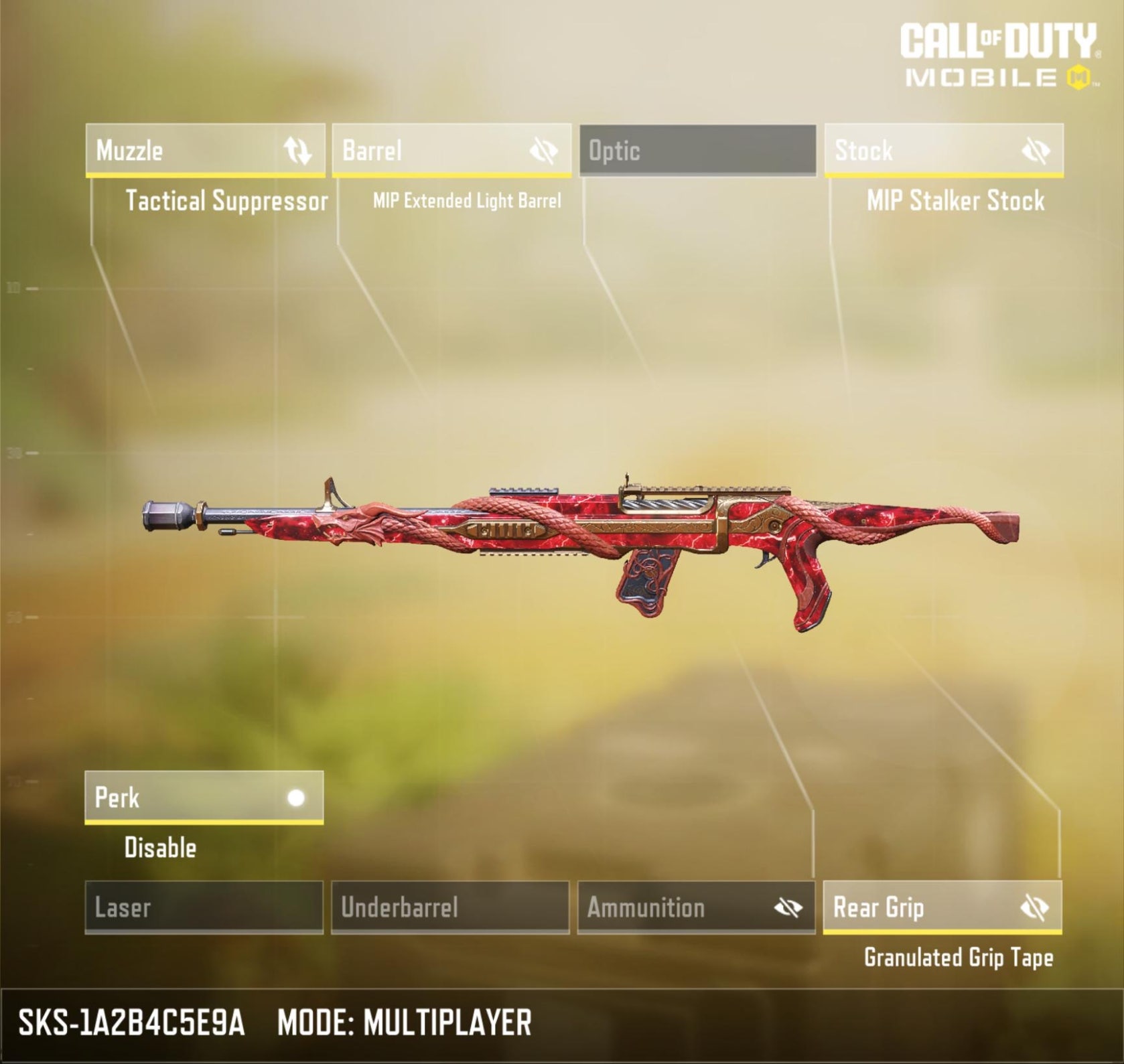Select the Barrel attachment slot

point(429,150)
